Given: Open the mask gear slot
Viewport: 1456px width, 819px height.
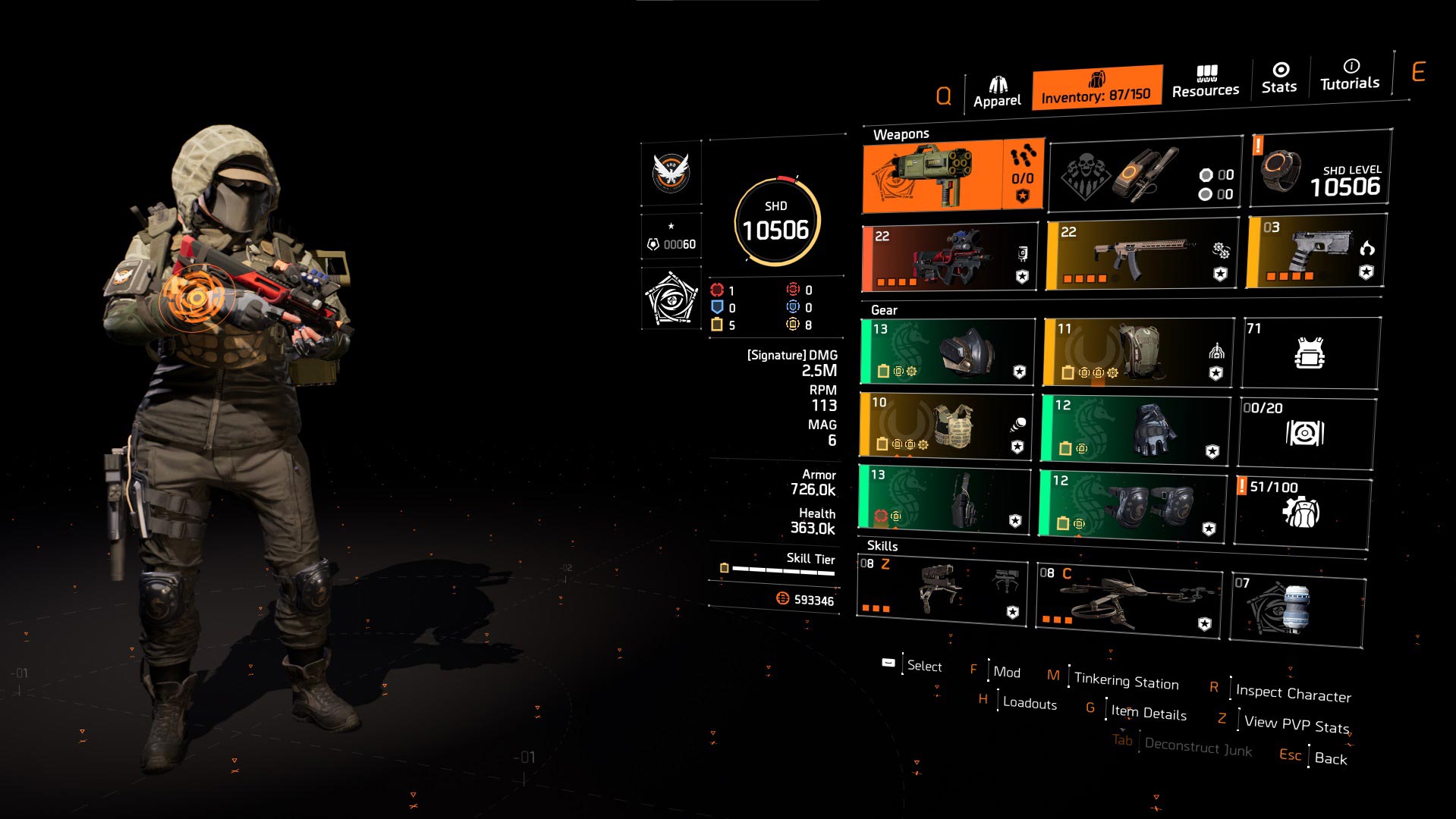Looking at the screenshot, I should 948,352.
